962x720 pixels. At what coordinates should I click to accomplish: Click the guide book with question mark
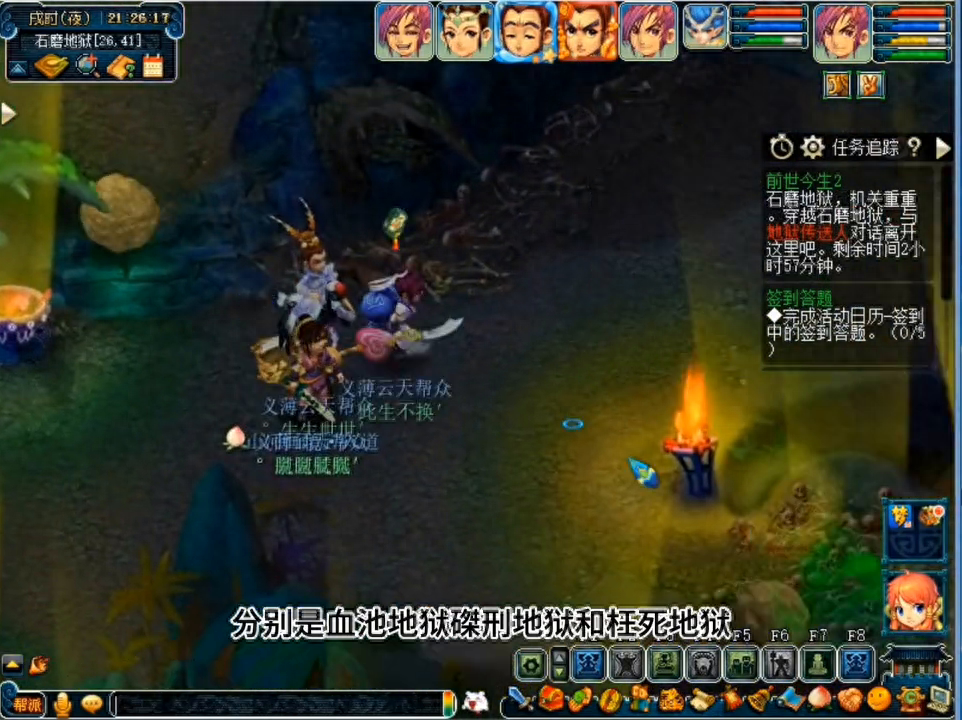tap(120, 67)
